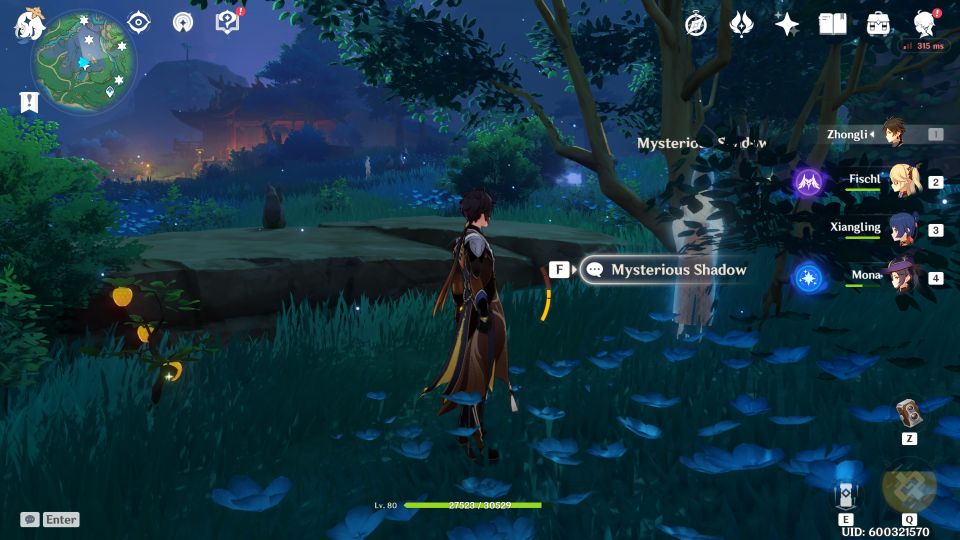
Task: Select Zhongli in the party list
Action: (895, 134)
